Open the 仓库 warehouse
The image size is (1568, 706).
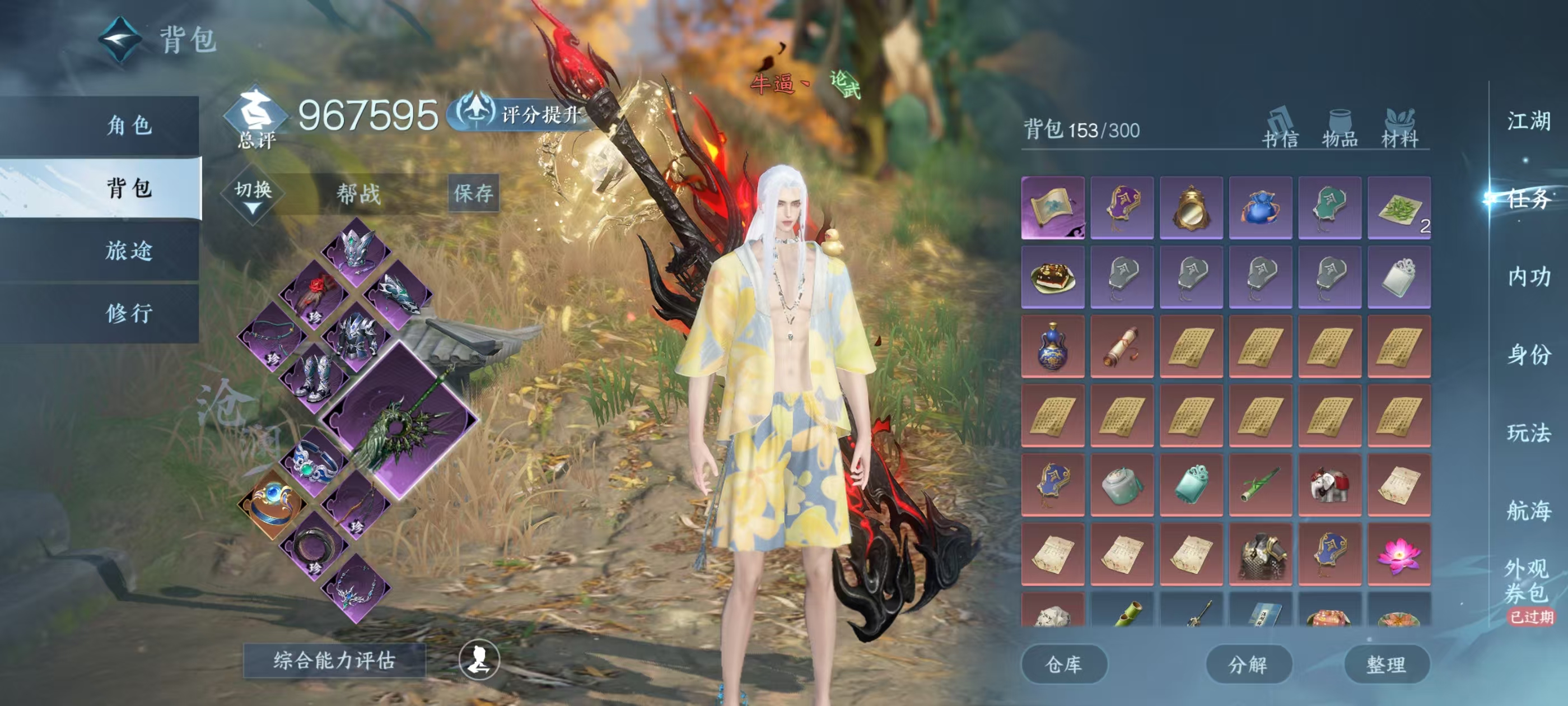(x=1063, y=664)
